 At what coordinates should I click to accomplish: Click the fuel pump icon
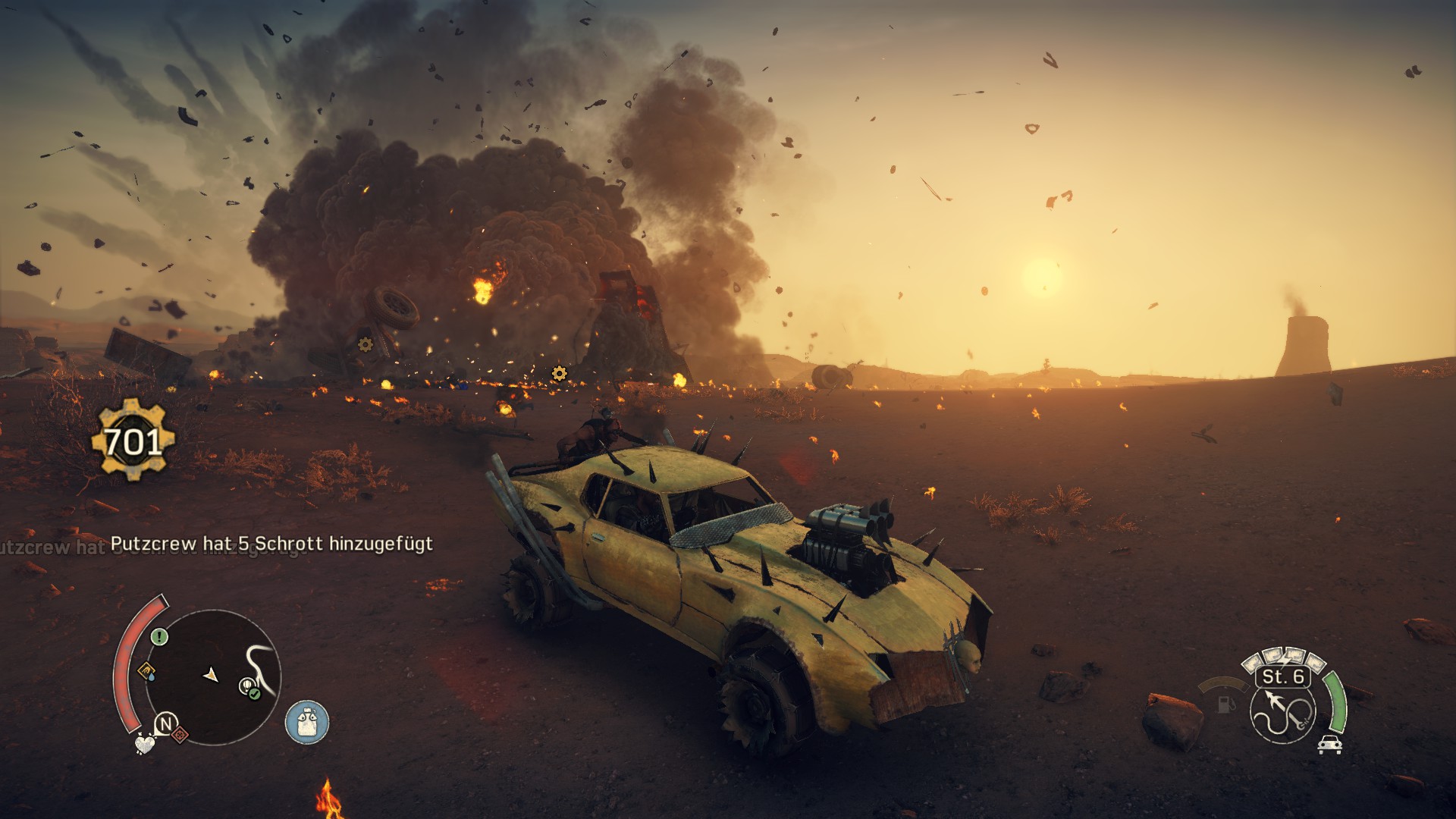click(1224, 704)
